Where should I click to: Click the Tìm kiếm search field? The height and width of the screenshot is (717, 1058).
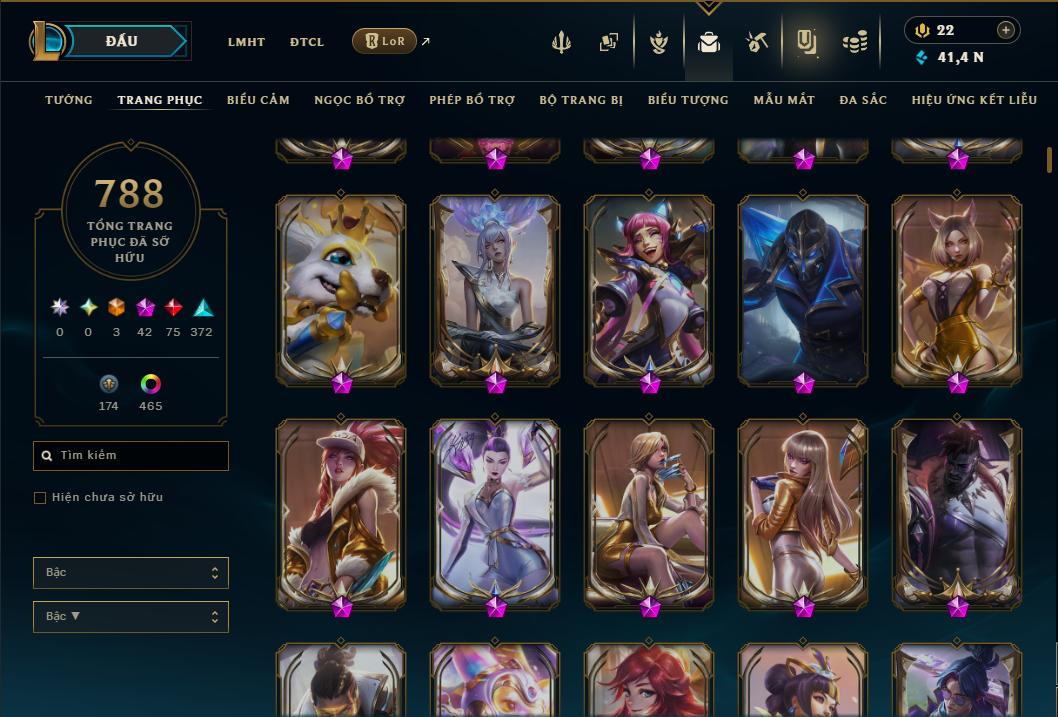tap(131, 456)
